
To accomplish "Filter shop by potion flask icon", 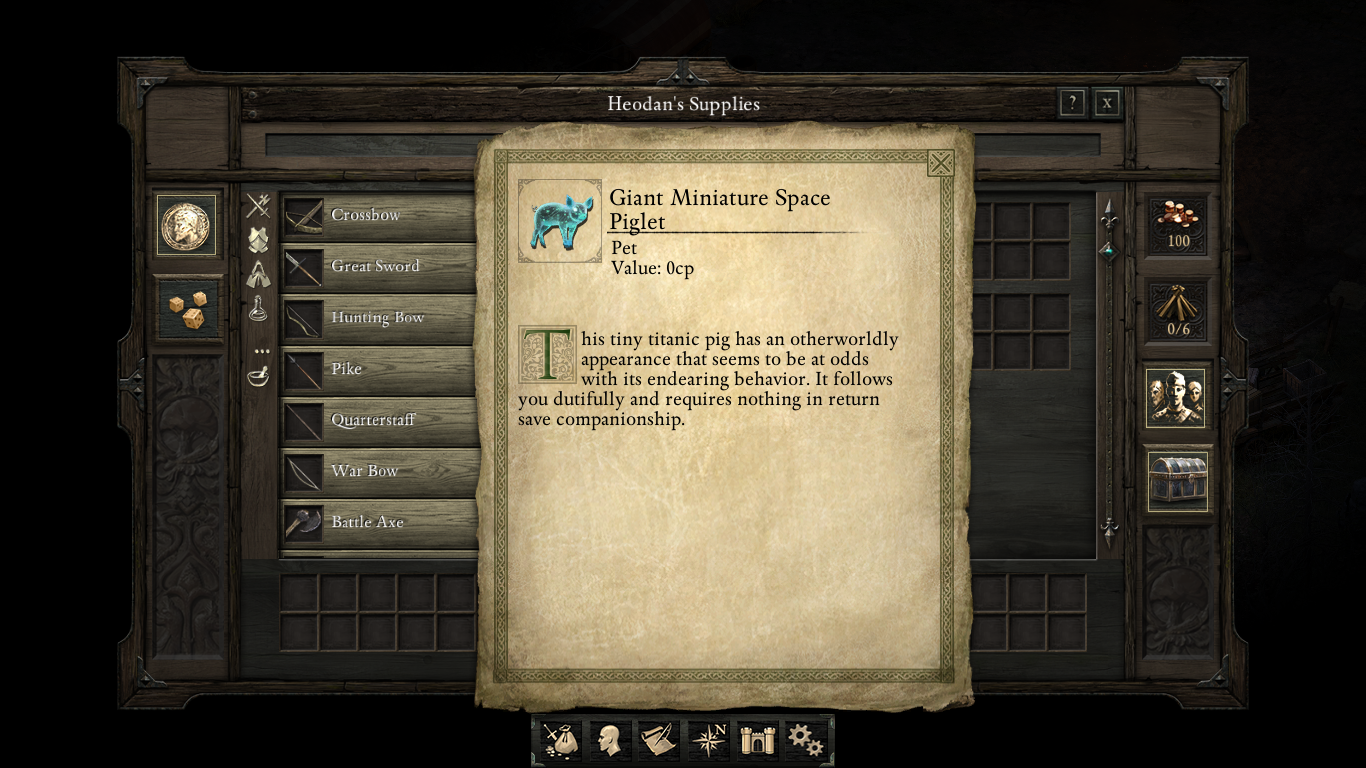I will coord(259,309).
